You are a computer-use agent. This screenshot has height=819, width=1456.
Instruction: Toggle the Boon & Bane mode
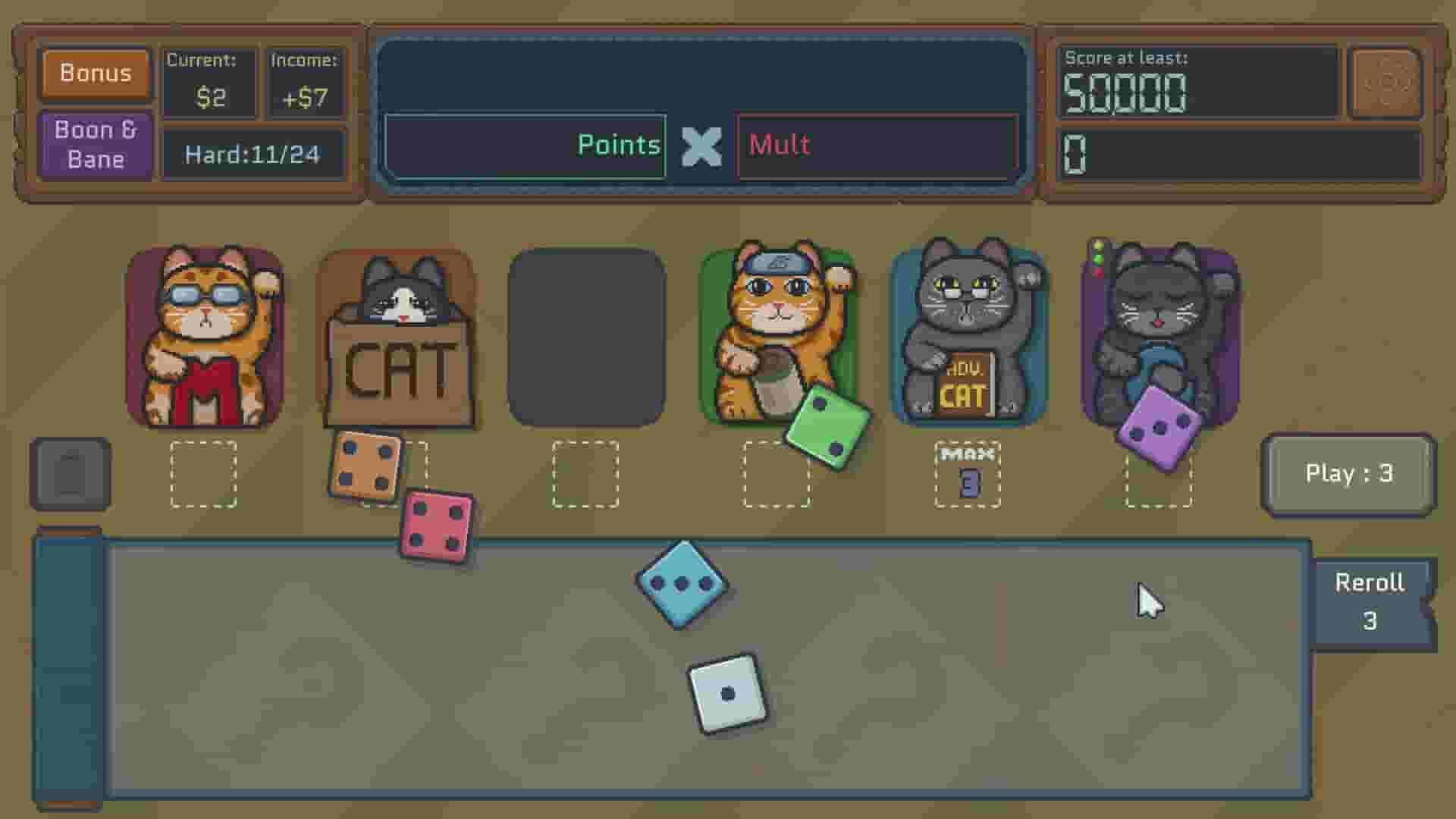pos(95,144)
